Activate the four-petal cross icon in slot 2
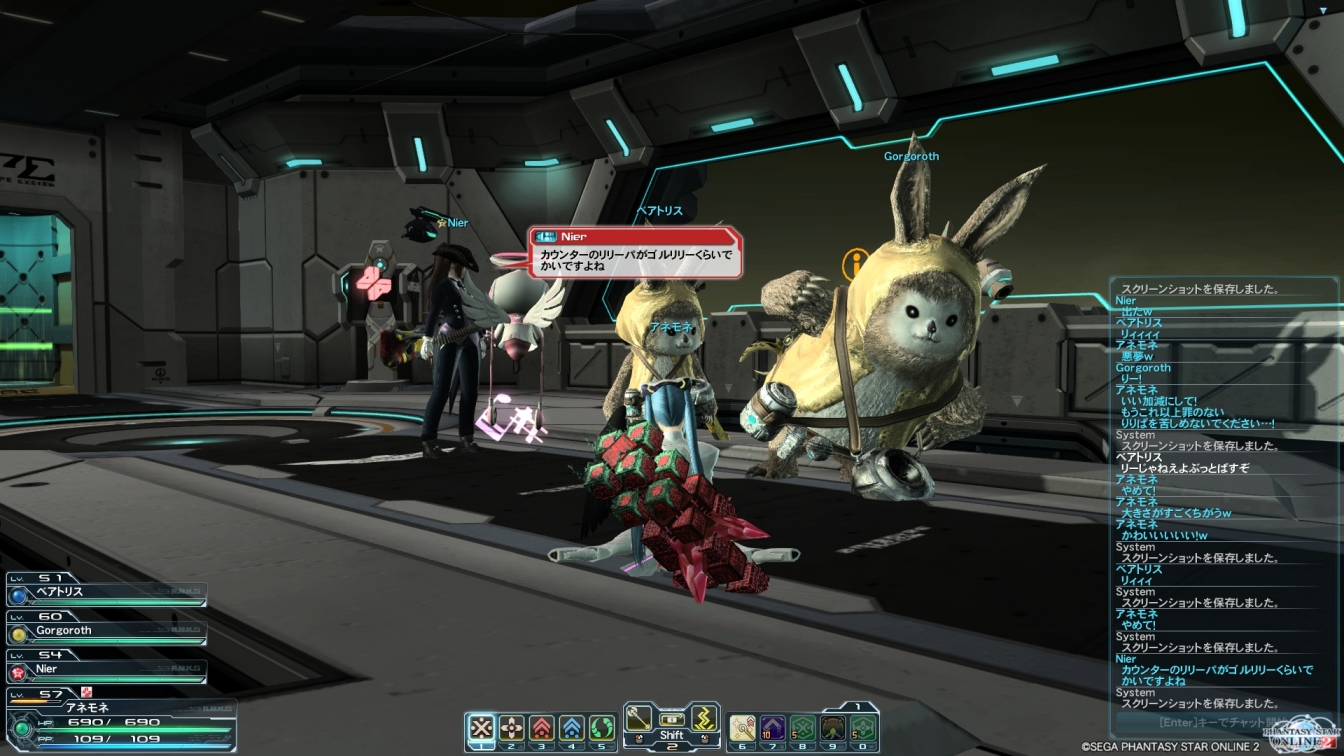The width and height of the screenshot is (1344, 756). [512, 728]
